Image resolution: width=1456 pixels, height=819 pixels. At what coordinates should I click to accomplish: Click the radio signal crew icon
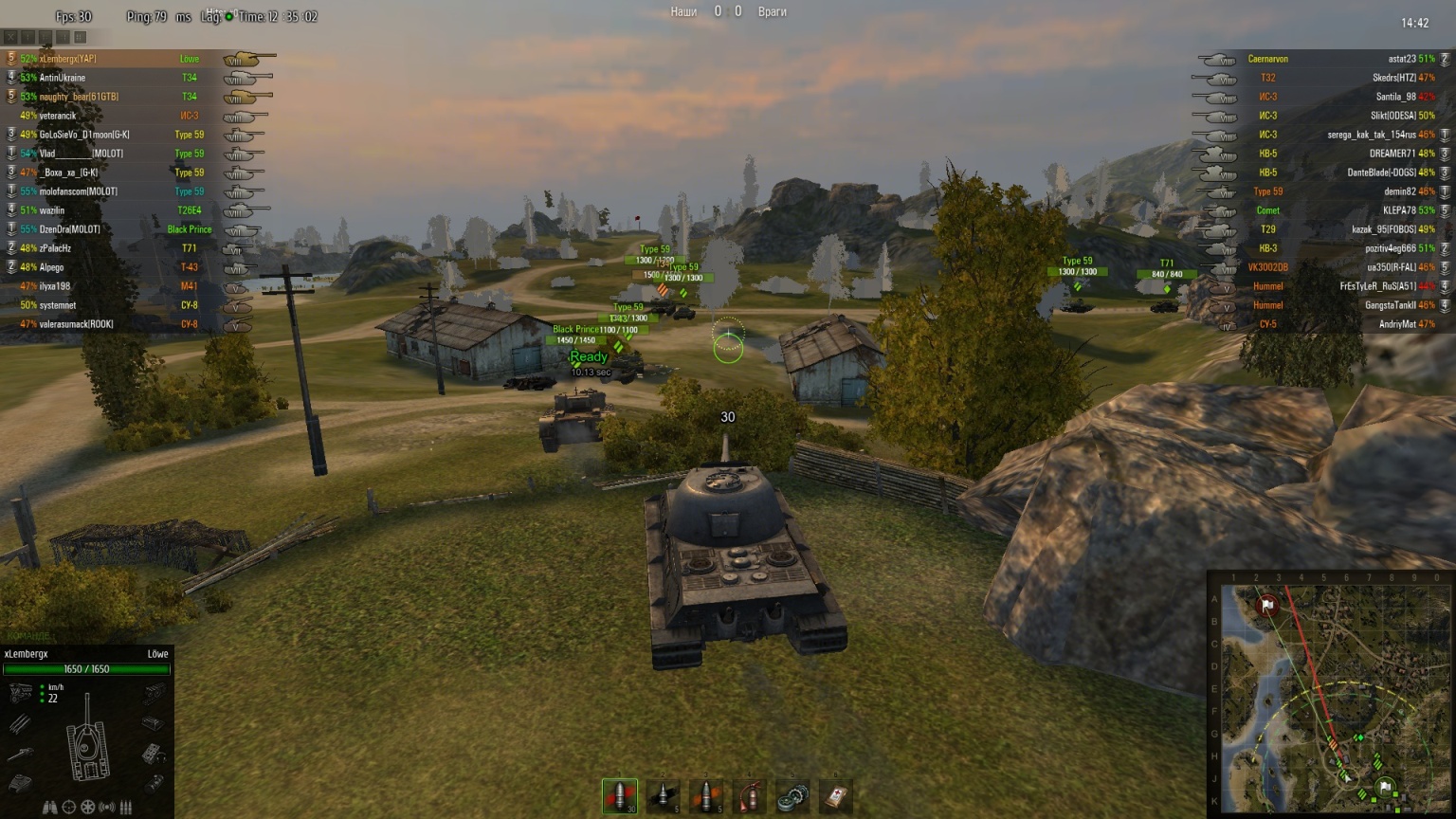point(107,808)
